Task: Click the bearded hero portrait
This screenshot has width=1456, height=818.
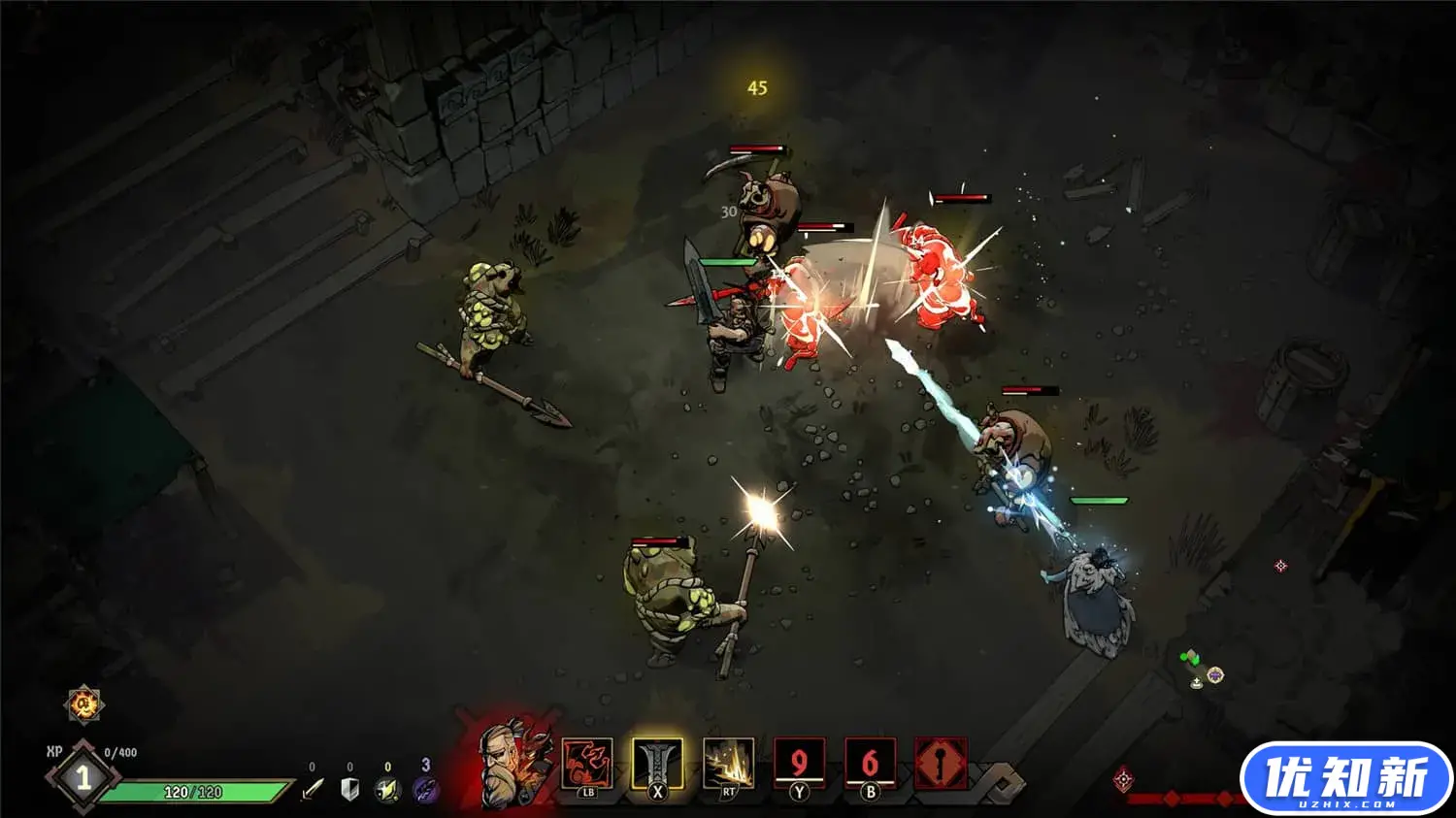Action: tap(512, 764)
